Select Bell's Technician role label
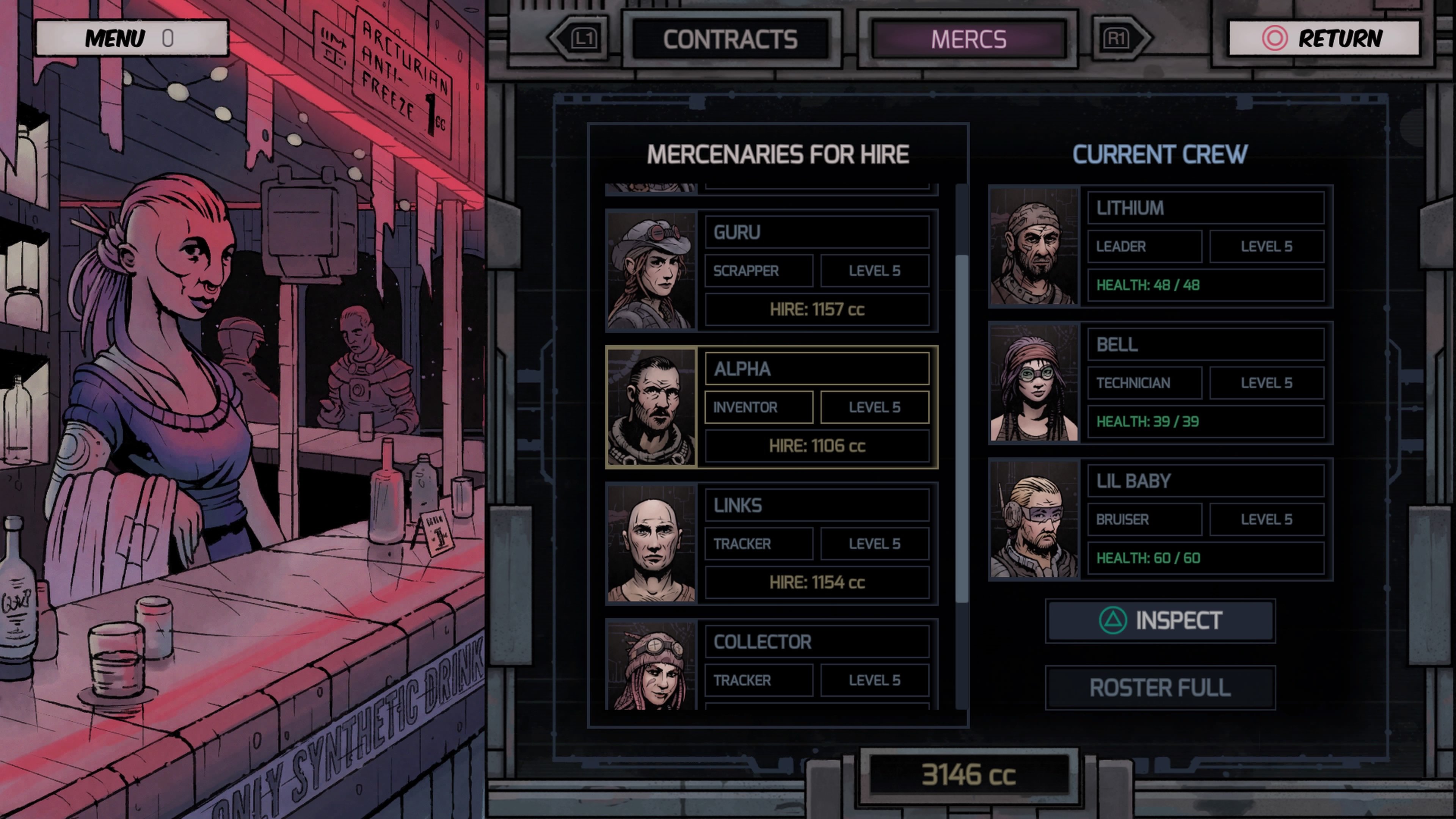This screenshot has height=819, width=1456. [x=1145, y=383]
